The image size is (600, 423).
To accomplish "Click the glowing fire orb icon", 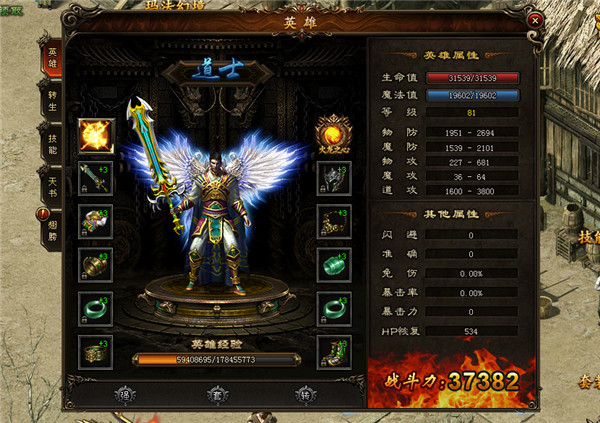I will point(96,133).
